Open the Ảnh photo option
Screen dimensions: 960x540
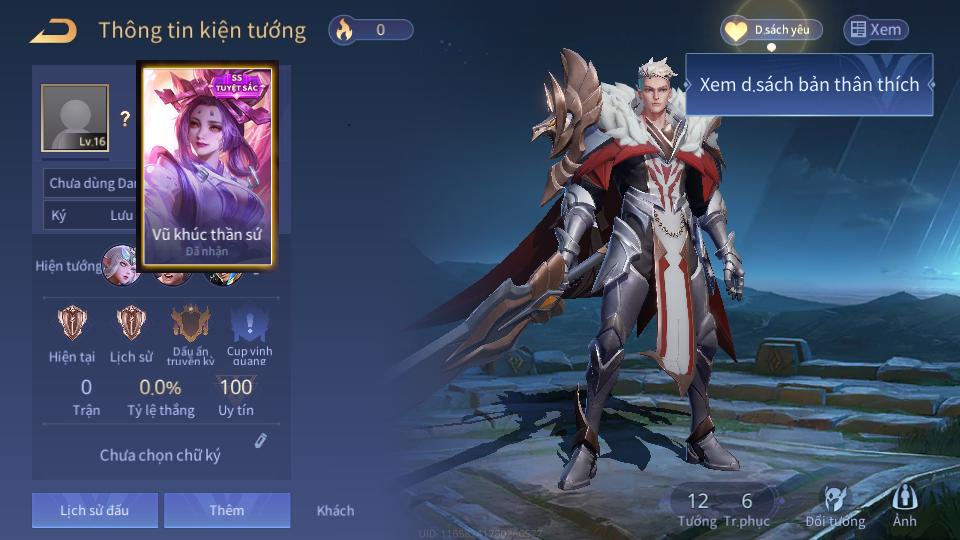point(904,507)
